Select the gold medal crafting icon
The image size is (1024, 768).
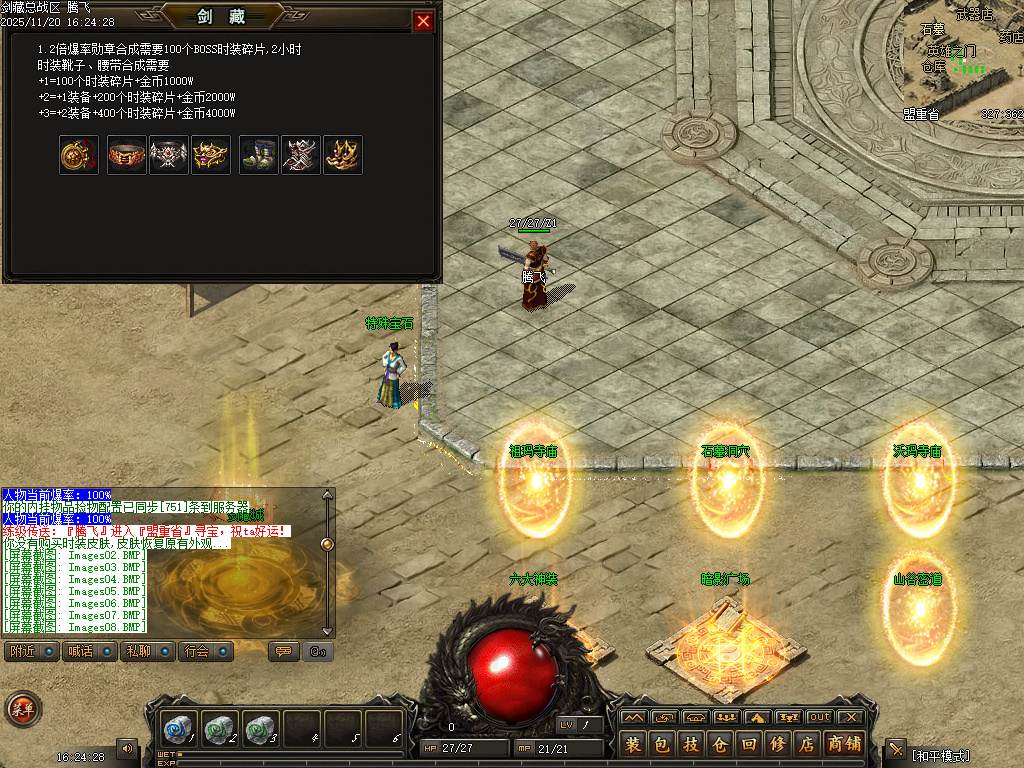pos(79,155)
